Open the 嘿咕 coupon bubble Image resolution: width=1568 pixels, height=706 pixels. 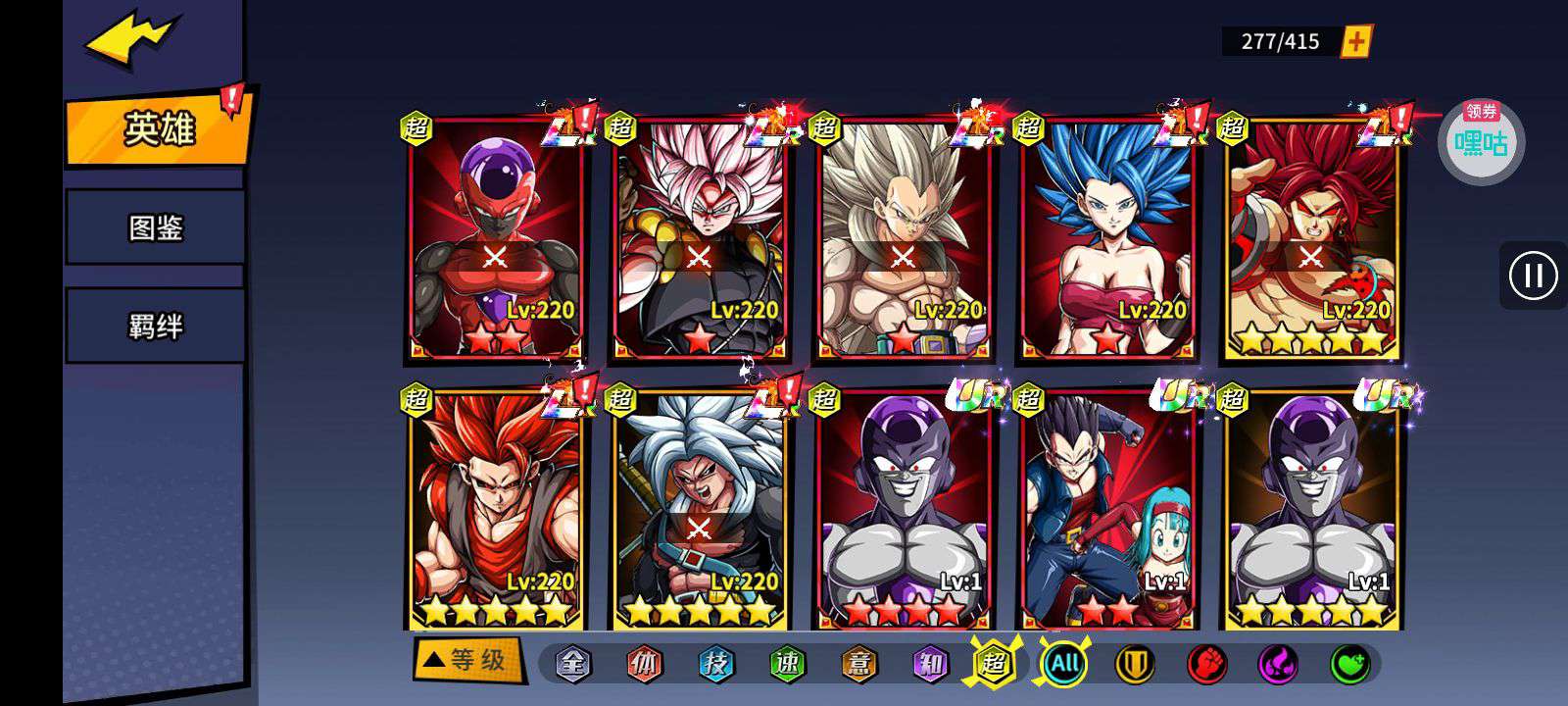coord(1481,142)
